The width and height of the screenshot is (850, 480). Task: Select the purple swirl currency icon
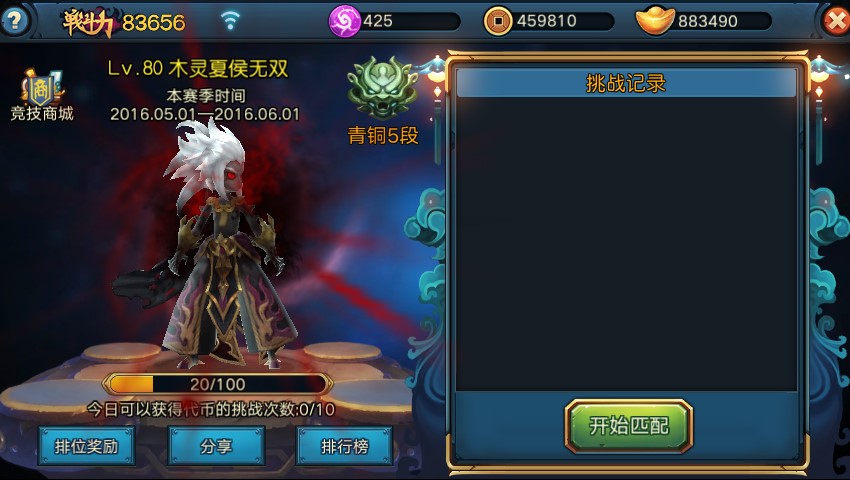[344, 20]
